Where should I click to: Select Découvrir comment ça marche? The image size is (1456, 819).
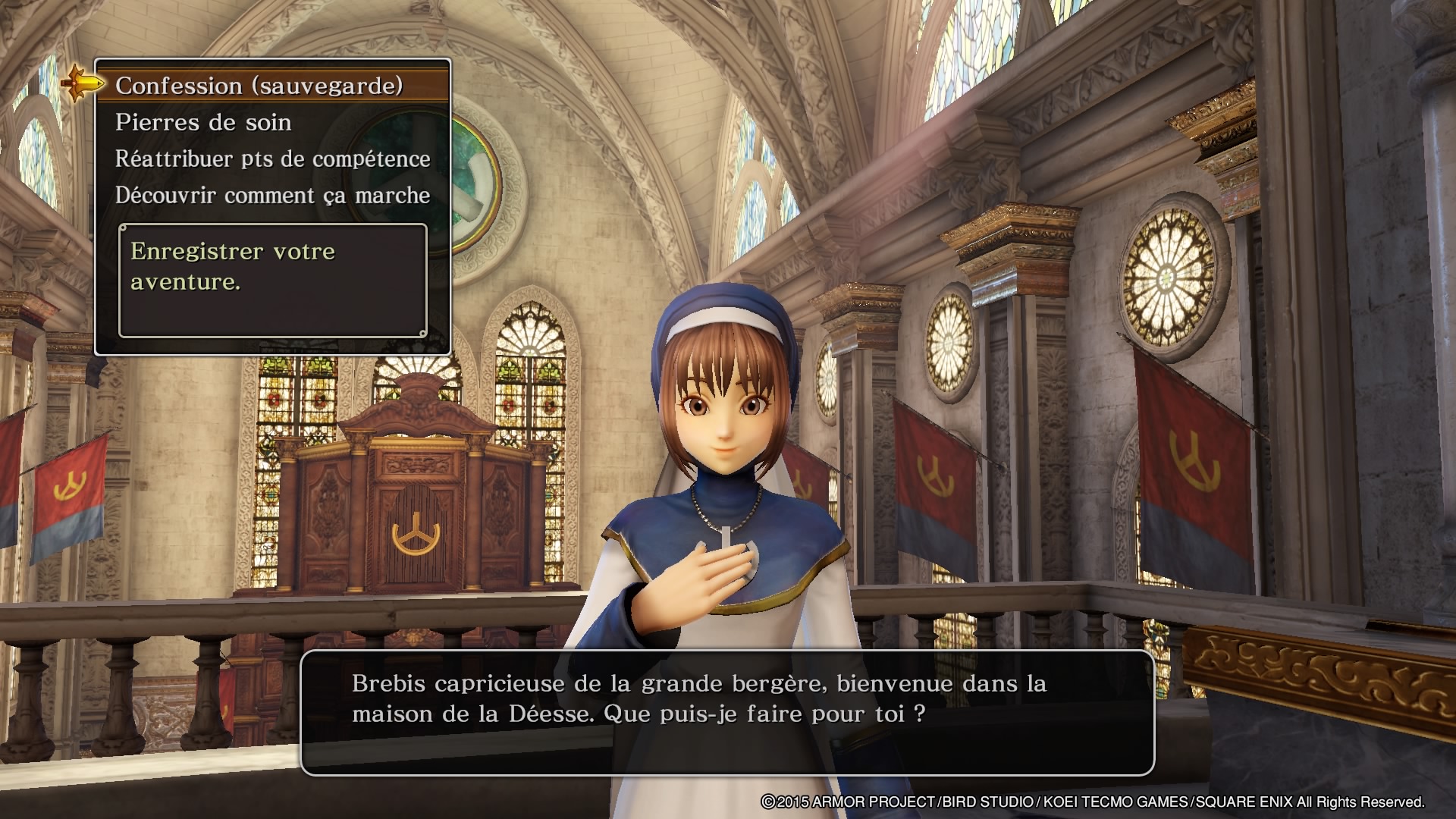coord(272,196)
